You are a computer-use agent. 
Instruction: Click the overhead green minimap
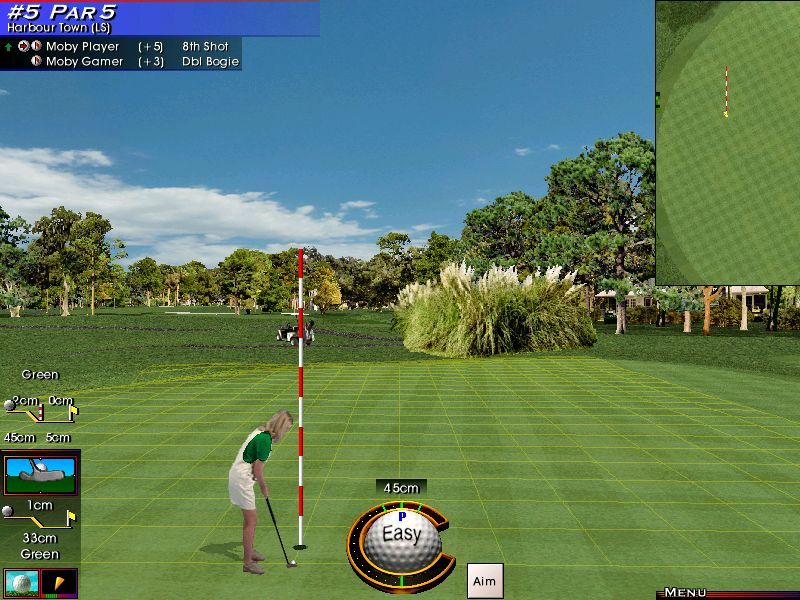(x=728, y=140)
